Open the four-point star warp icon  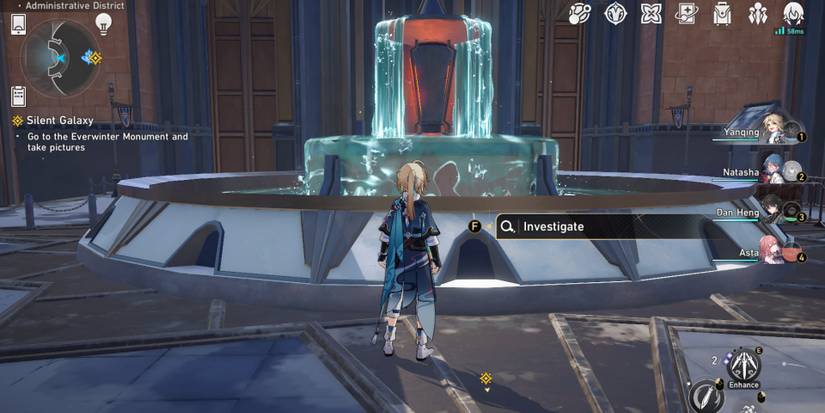[x=651, y=15]
